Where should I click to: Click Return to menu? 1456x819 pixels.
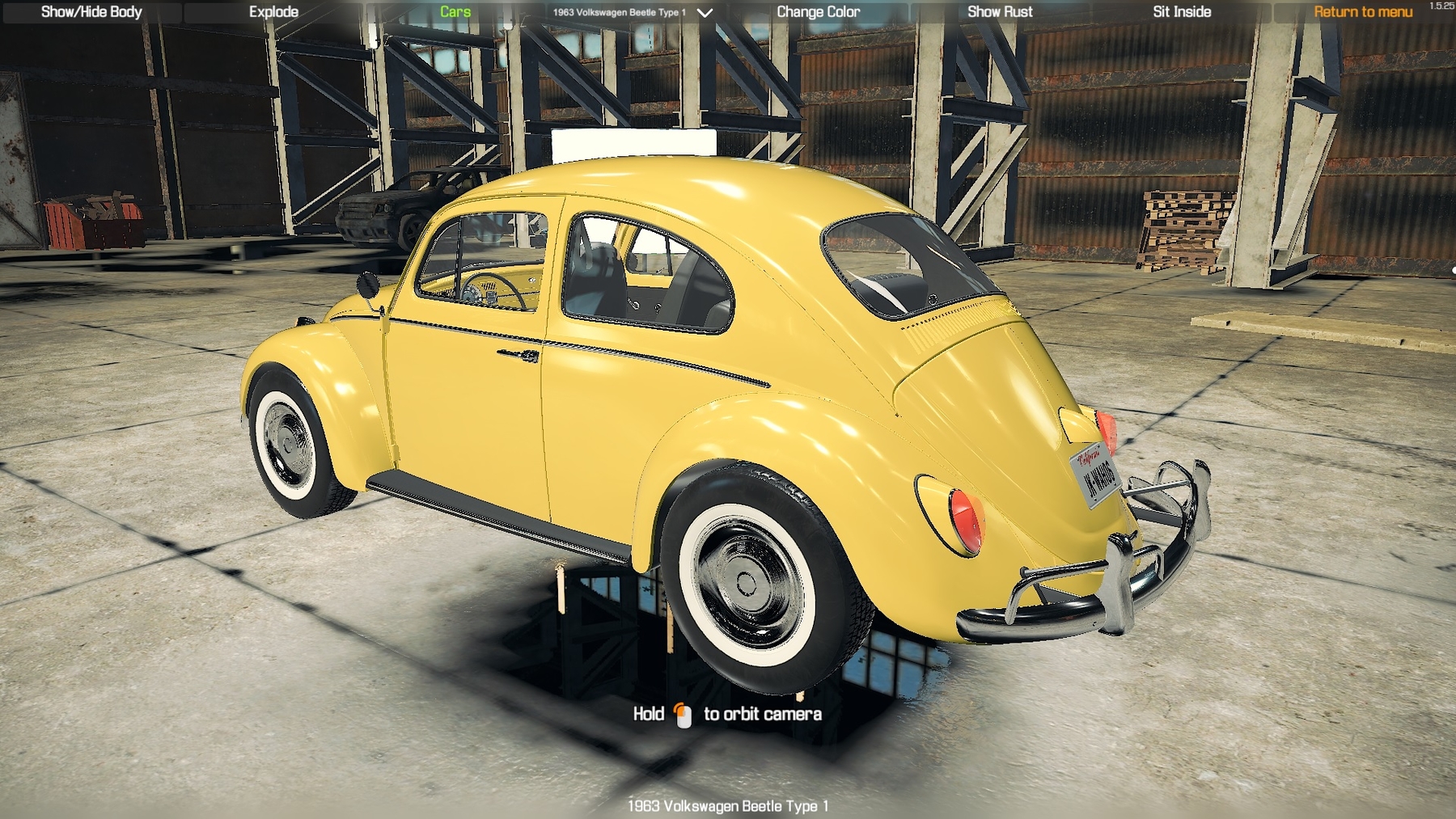point(1364,11)
